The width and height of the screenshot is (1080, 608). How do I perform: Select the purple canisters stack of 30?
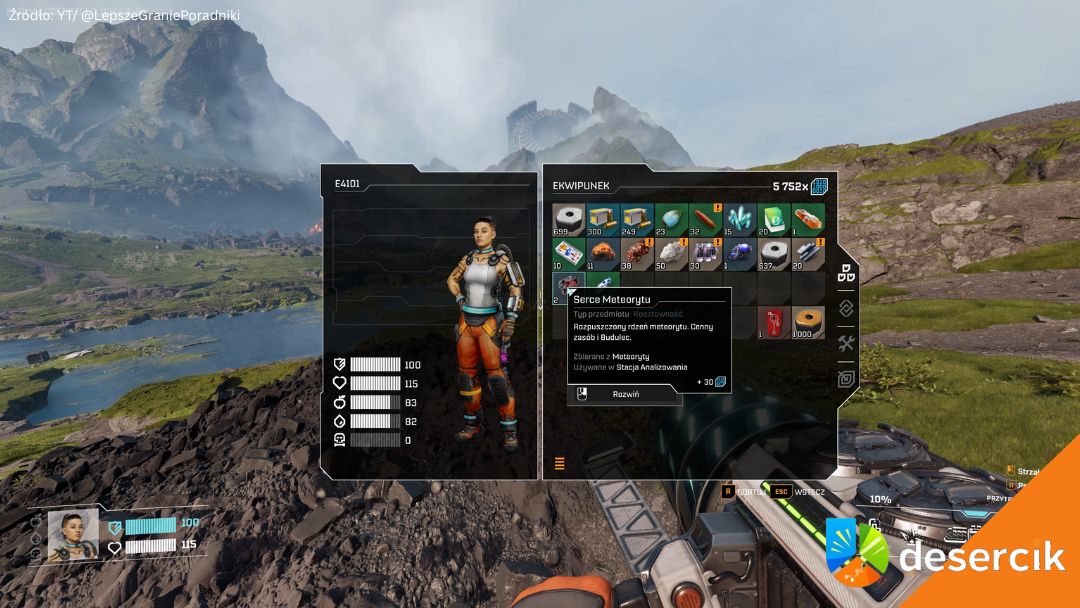(x=705, y=253)
